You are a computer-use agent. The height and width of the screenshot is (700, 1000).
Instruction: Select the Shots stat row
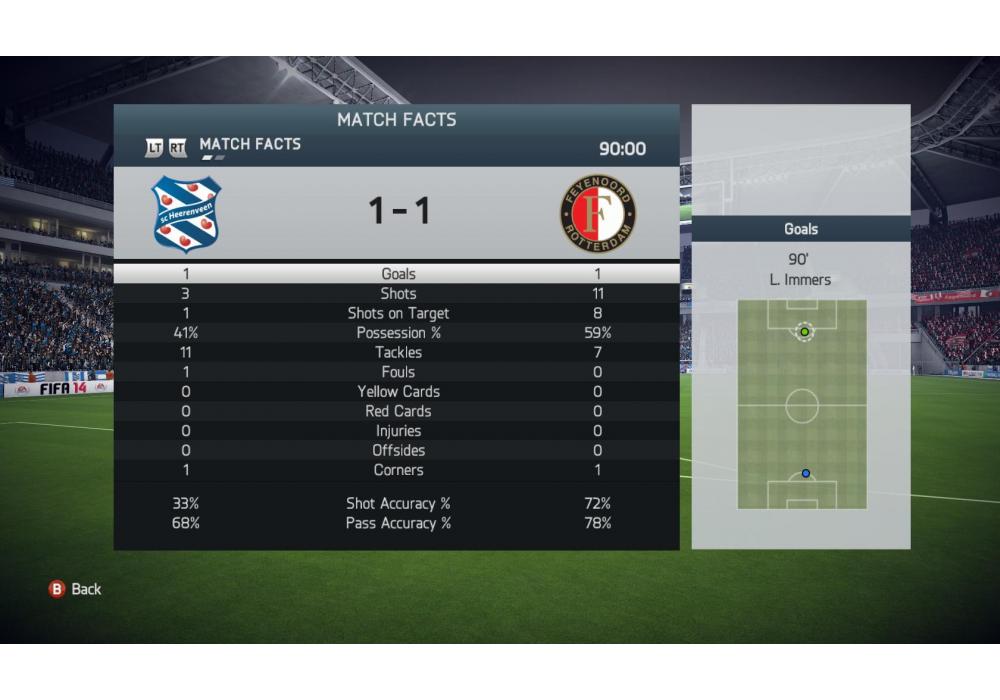click(397, 294)
